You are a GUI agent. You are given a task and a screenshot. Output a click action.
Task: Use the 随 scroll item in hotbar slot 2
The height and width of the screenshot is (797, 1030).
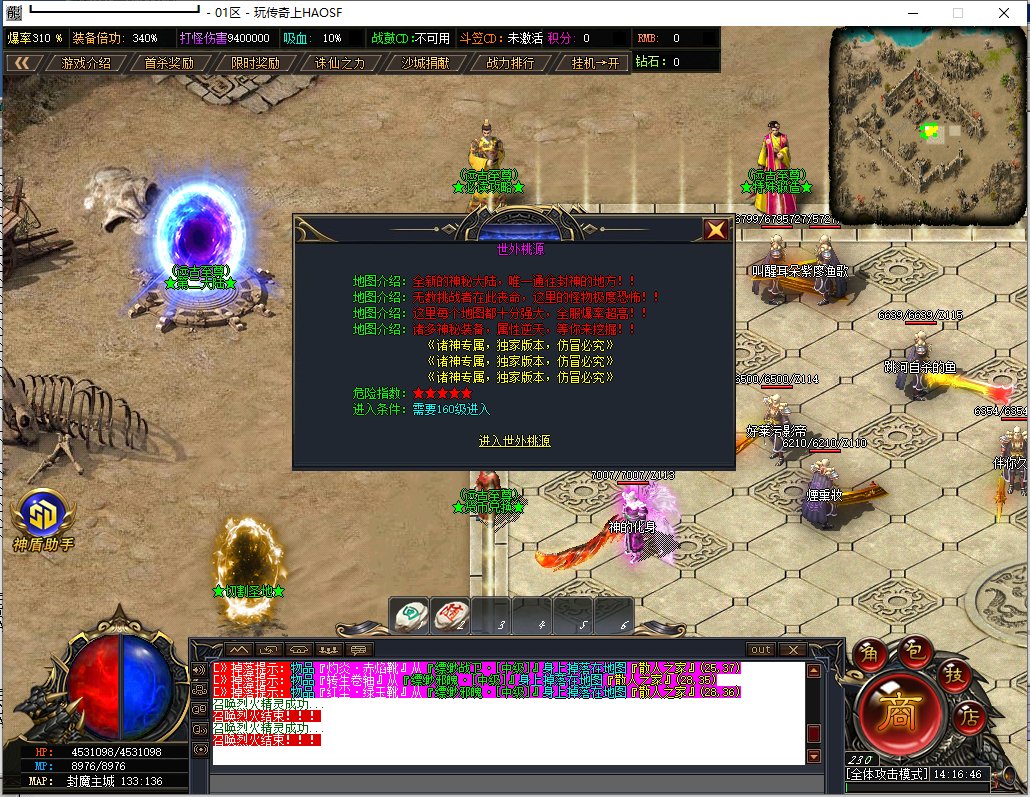450,614
